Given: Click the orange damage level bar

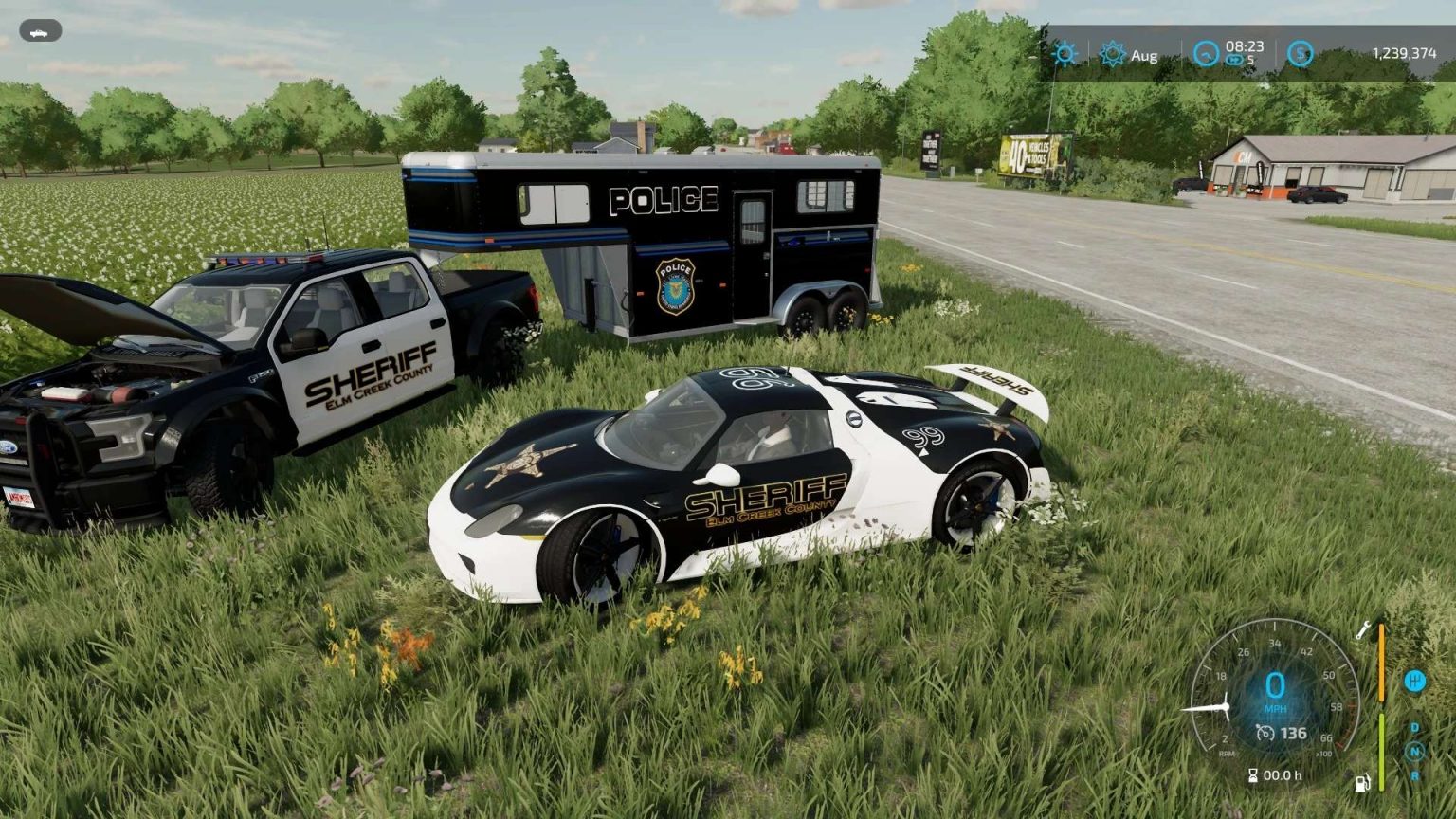Looking at the screenshot, I should [1382, 663].
